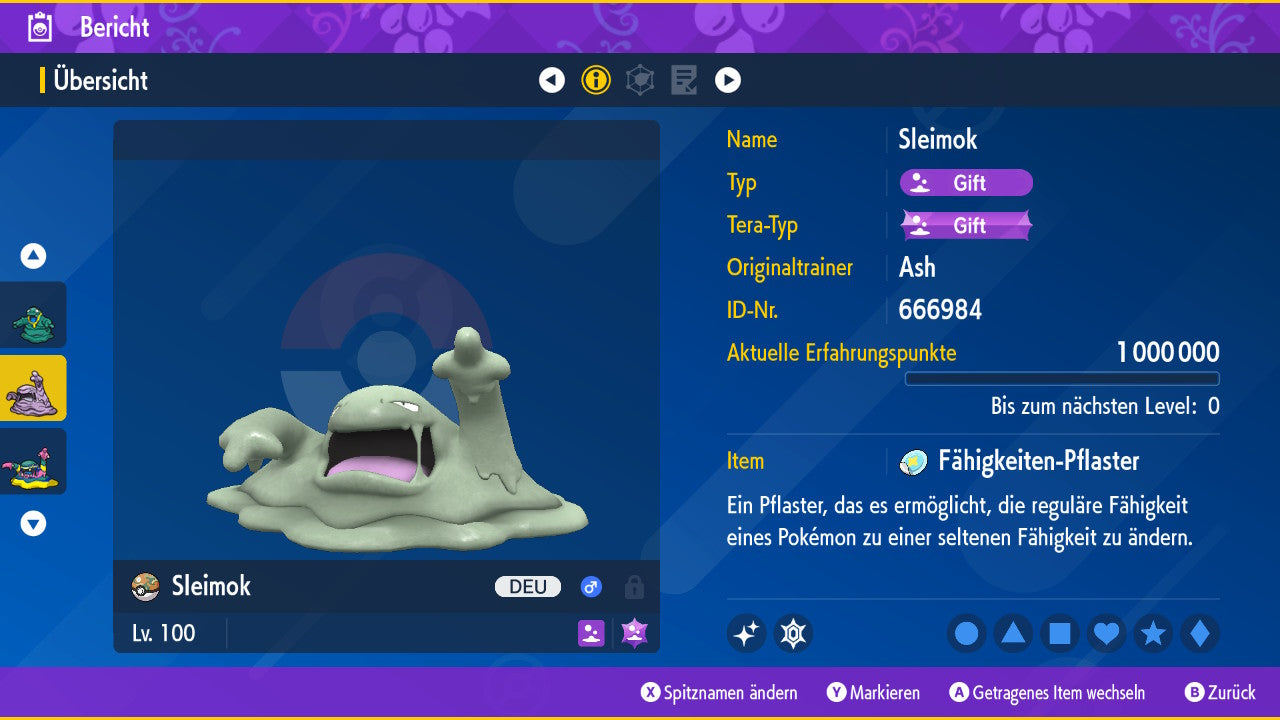Toggle the square marking
Image resolution: width=1280 pixels, height=720 pixels.
(x=1060, y=633)
